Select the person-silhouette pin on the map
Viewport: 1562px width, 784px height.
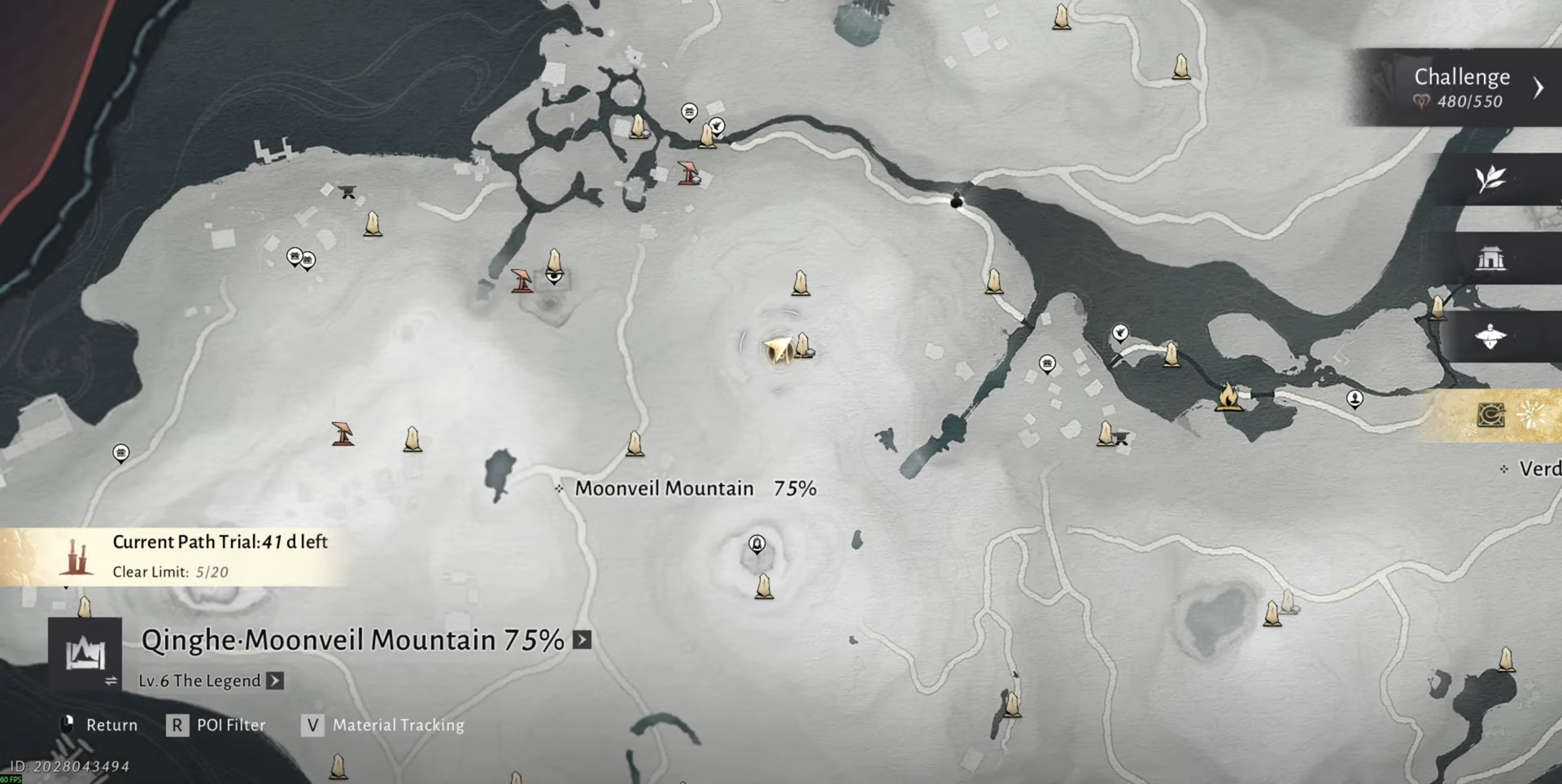1355,398
